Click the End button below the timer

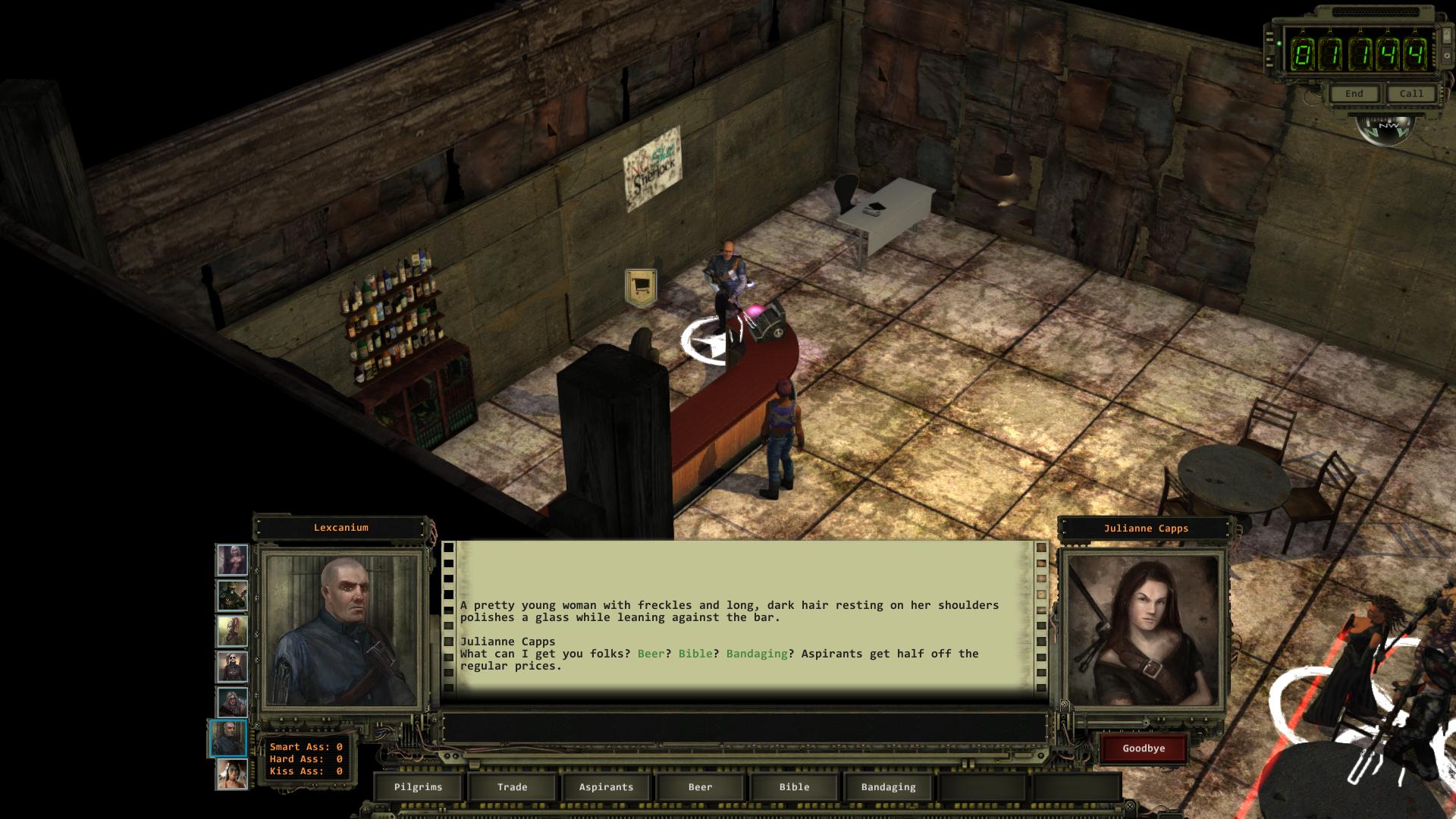click(x=1354, y=94)
